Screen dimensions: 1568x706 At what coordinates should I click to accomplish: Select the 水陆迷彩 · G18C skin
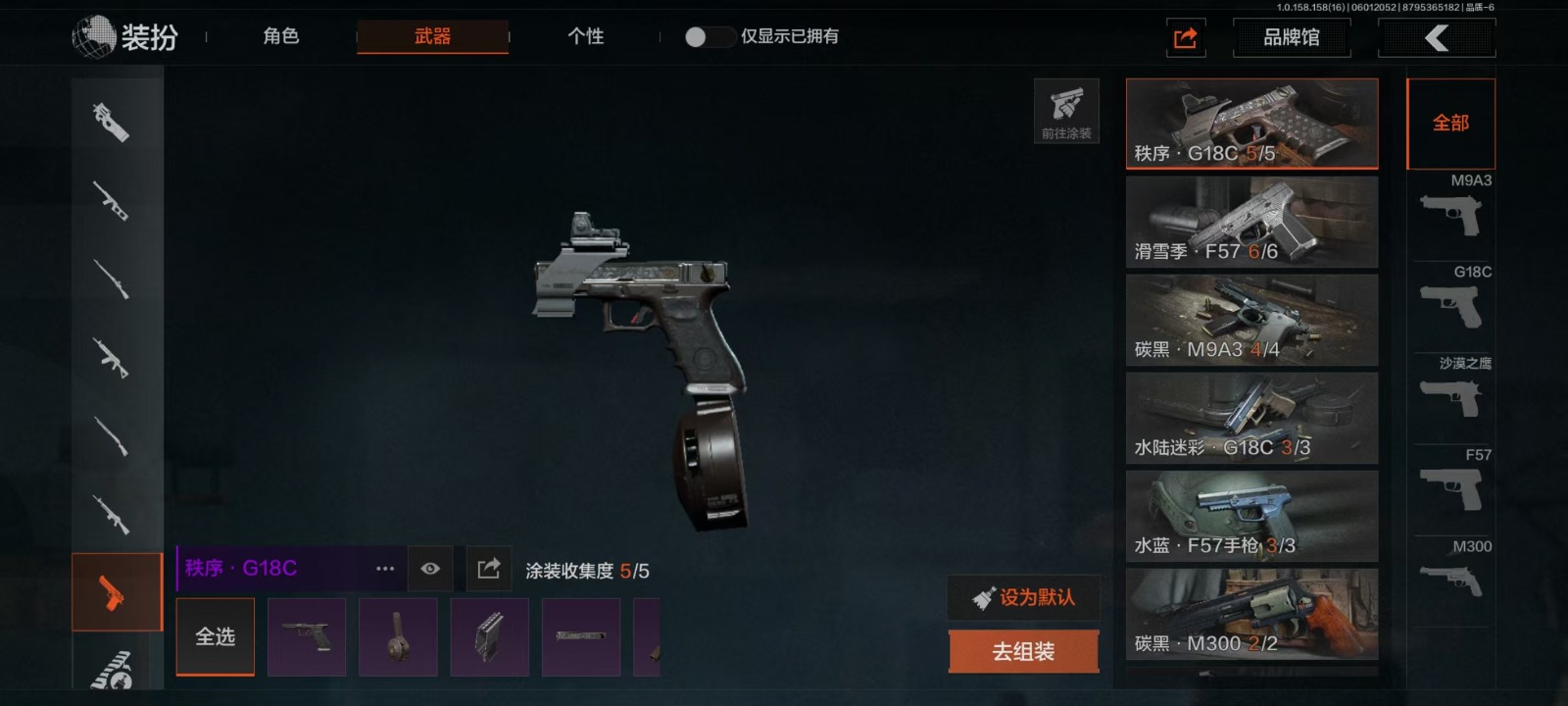click(x=1251, y=419)
